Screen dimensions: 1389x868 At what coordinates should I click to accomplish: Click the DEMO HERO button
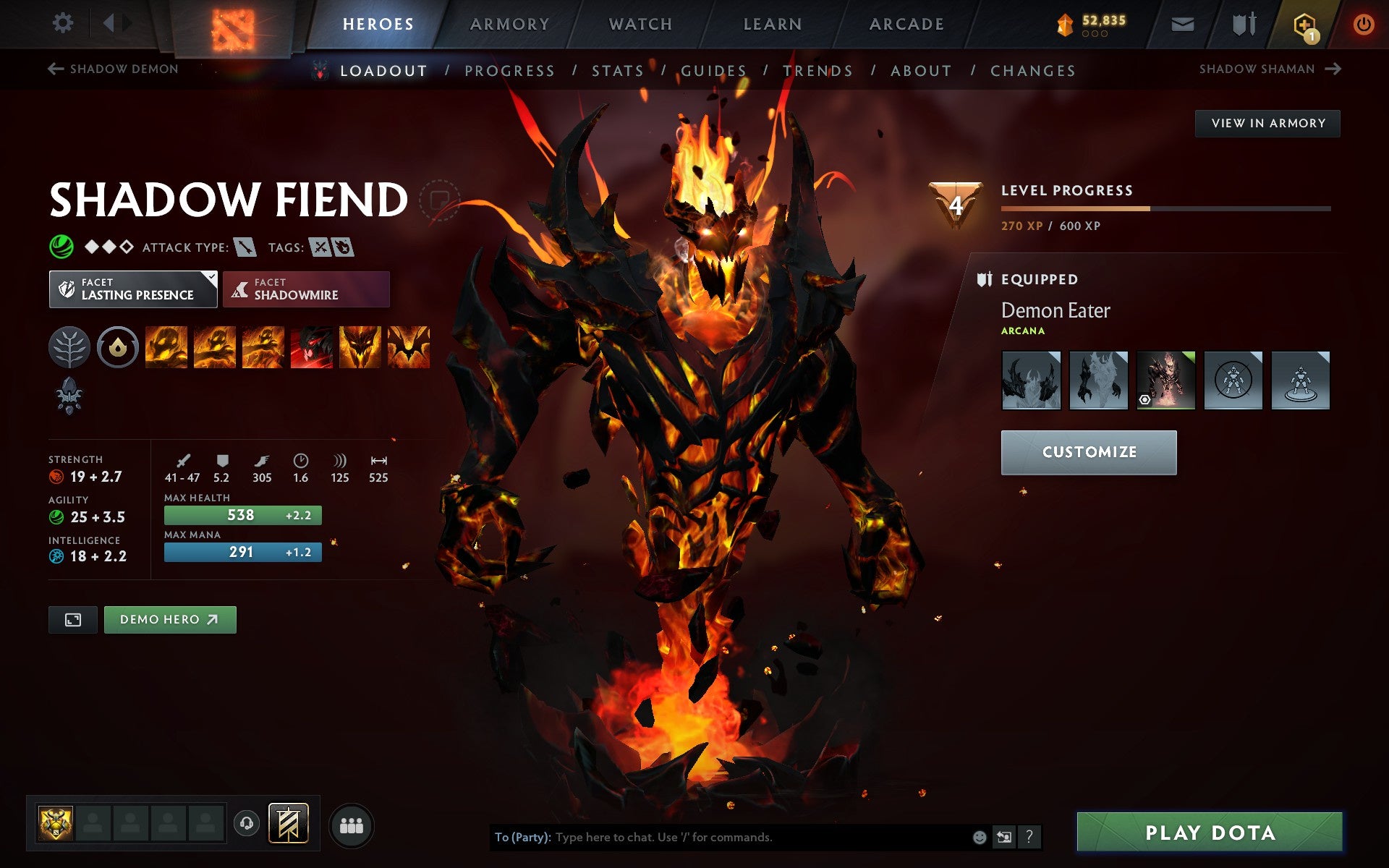170,619
